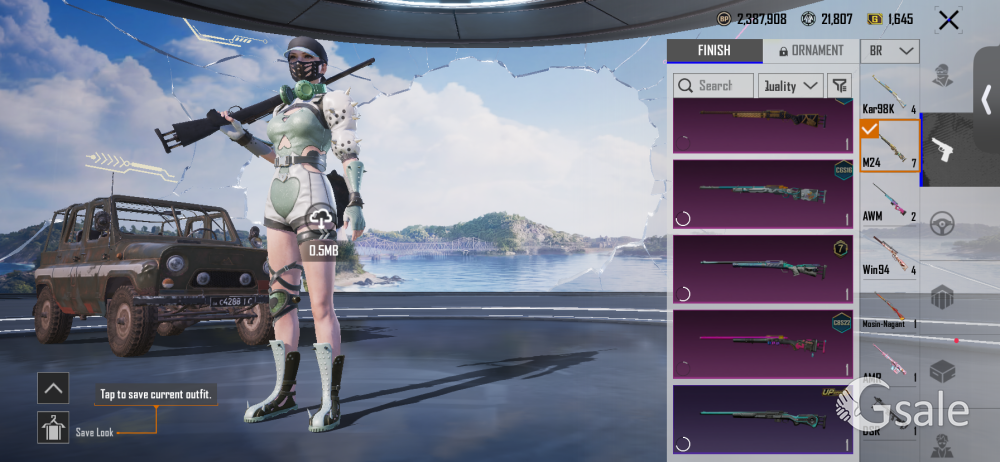Screen dimensions: 1000x462
Task: Close the inventory screen with the X
Action: [x=948, y=19]
